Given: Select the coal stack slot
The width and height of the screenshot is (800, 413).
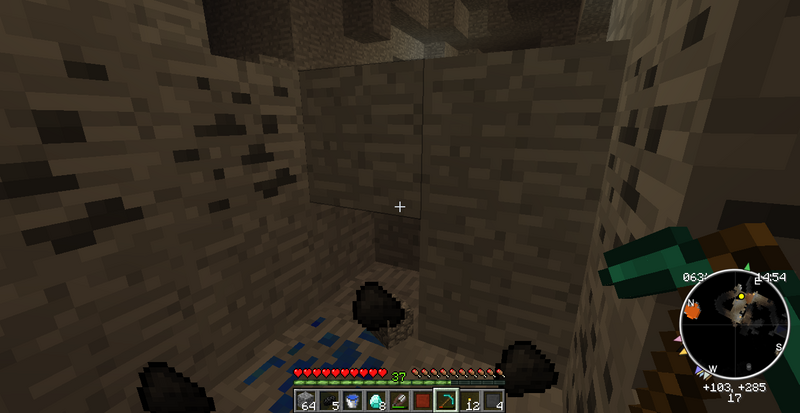Looking at the screenshot, I should pyautogui.click(x=328, y=401).
